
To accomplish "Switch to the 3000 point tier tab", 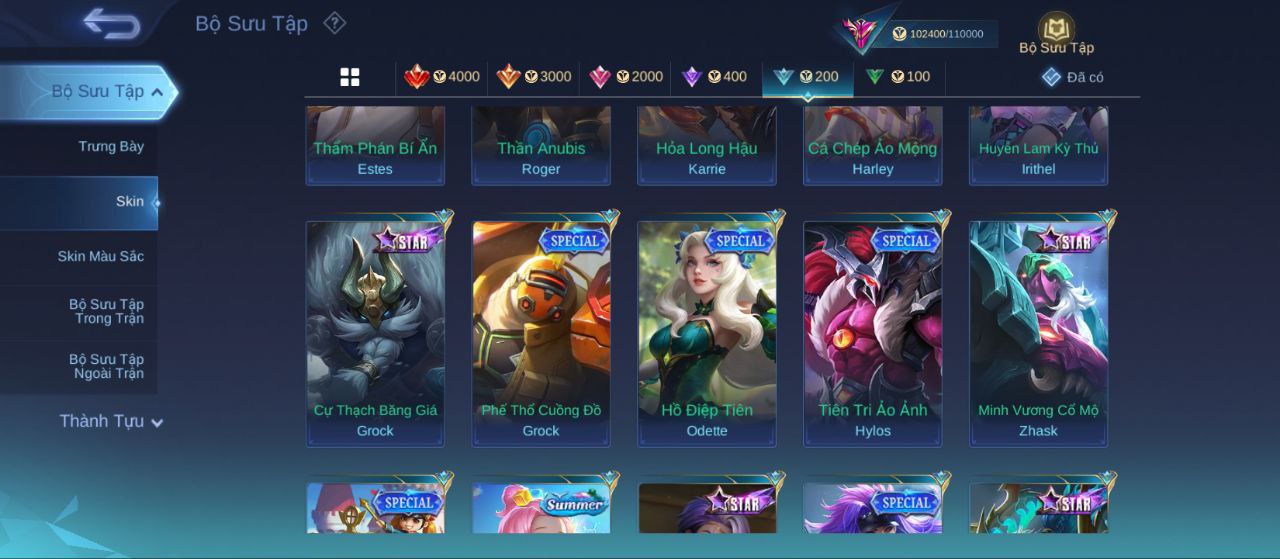I will tap(534, 77).
